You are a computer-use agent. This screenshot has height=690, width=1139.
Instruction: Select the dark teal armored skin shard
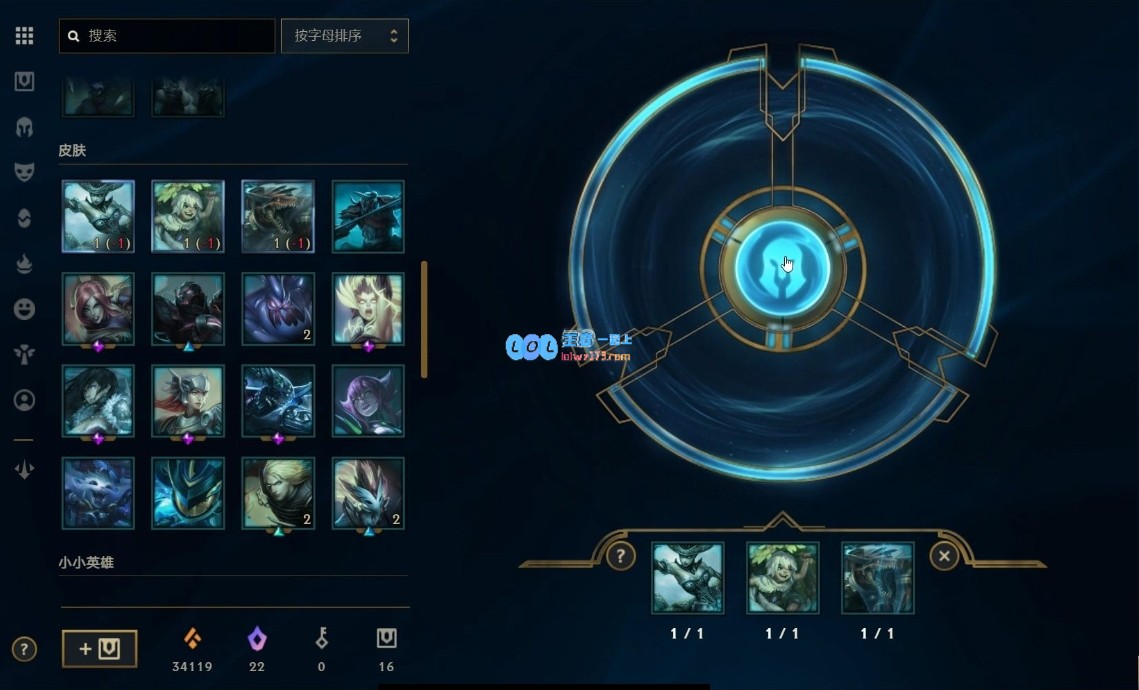(x=368, y=216)
